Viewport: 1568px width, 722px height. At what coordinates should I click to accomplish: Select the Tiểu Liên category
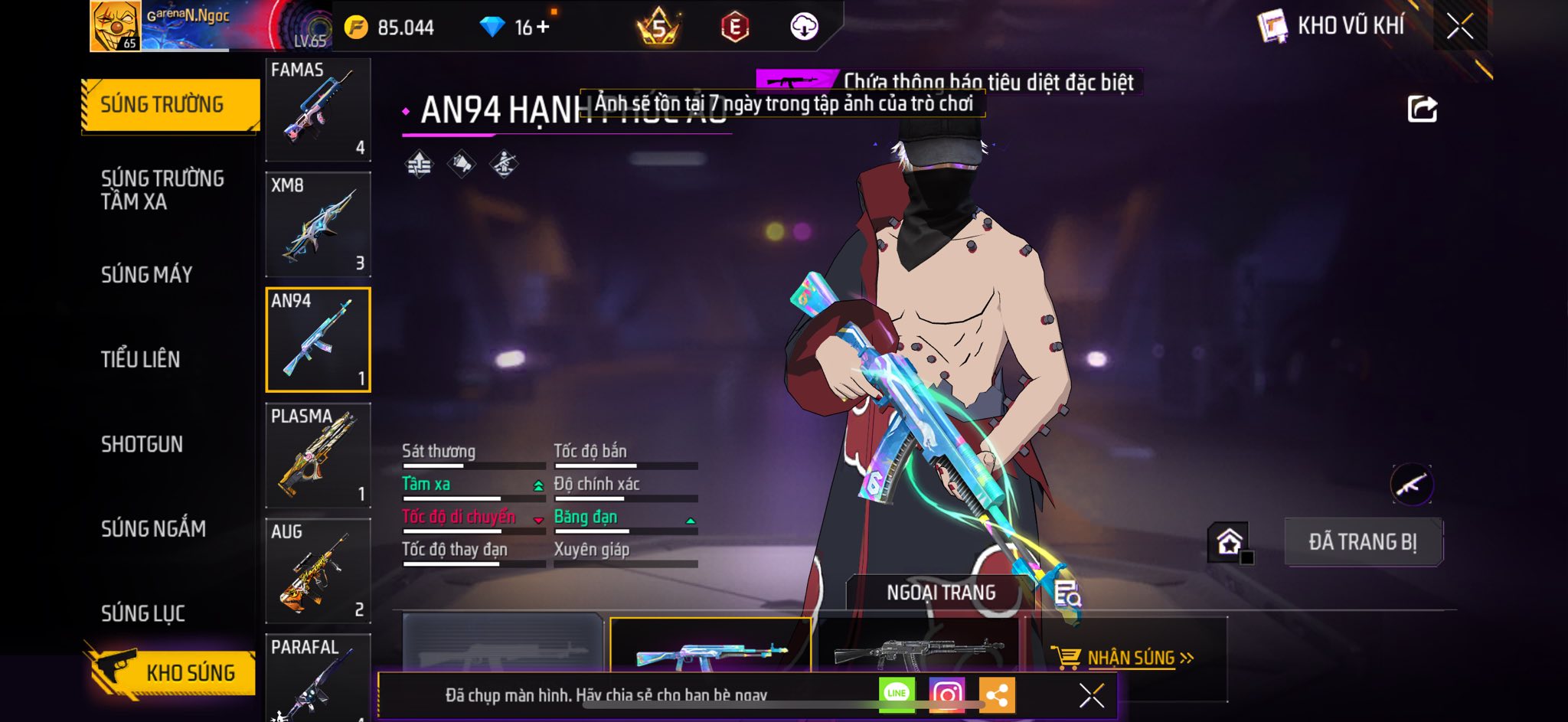[141, 359]
